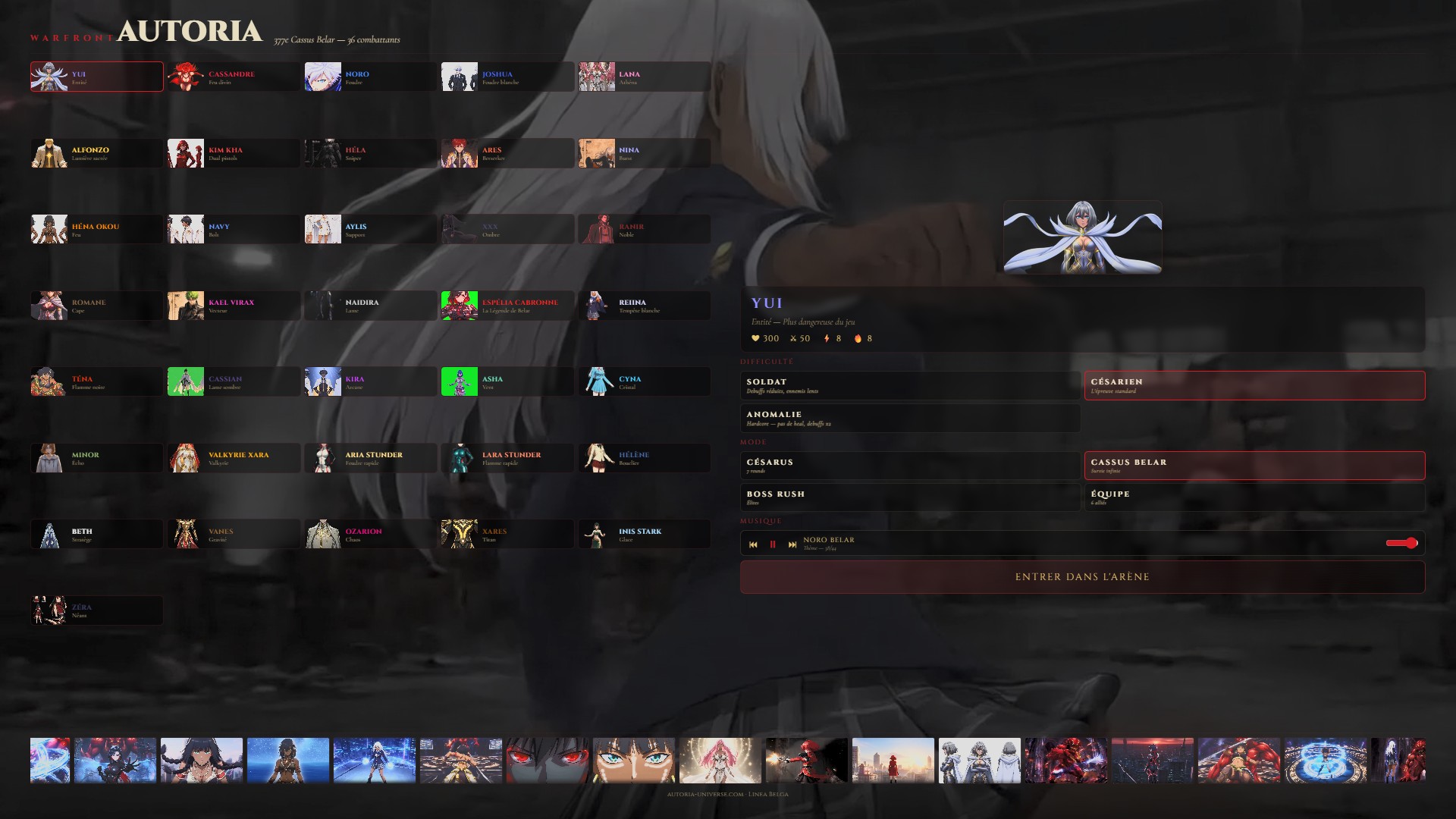
Task: Choose Noro as your fighter
Action: tap(370, 77)
